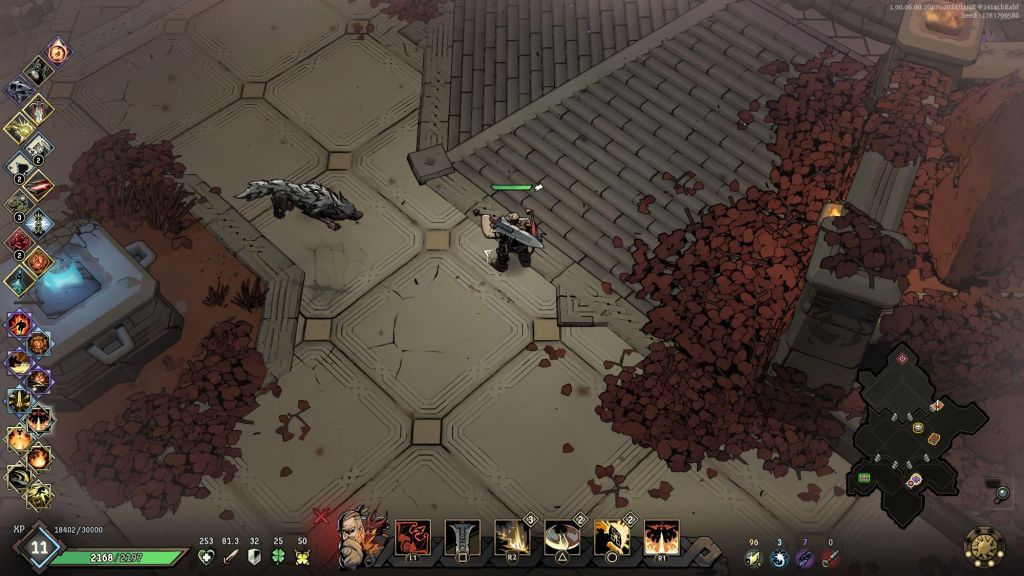Select the stone pillar ability slot
Image resolution: width=1024 pixels, height=576 pixels.
462,538
